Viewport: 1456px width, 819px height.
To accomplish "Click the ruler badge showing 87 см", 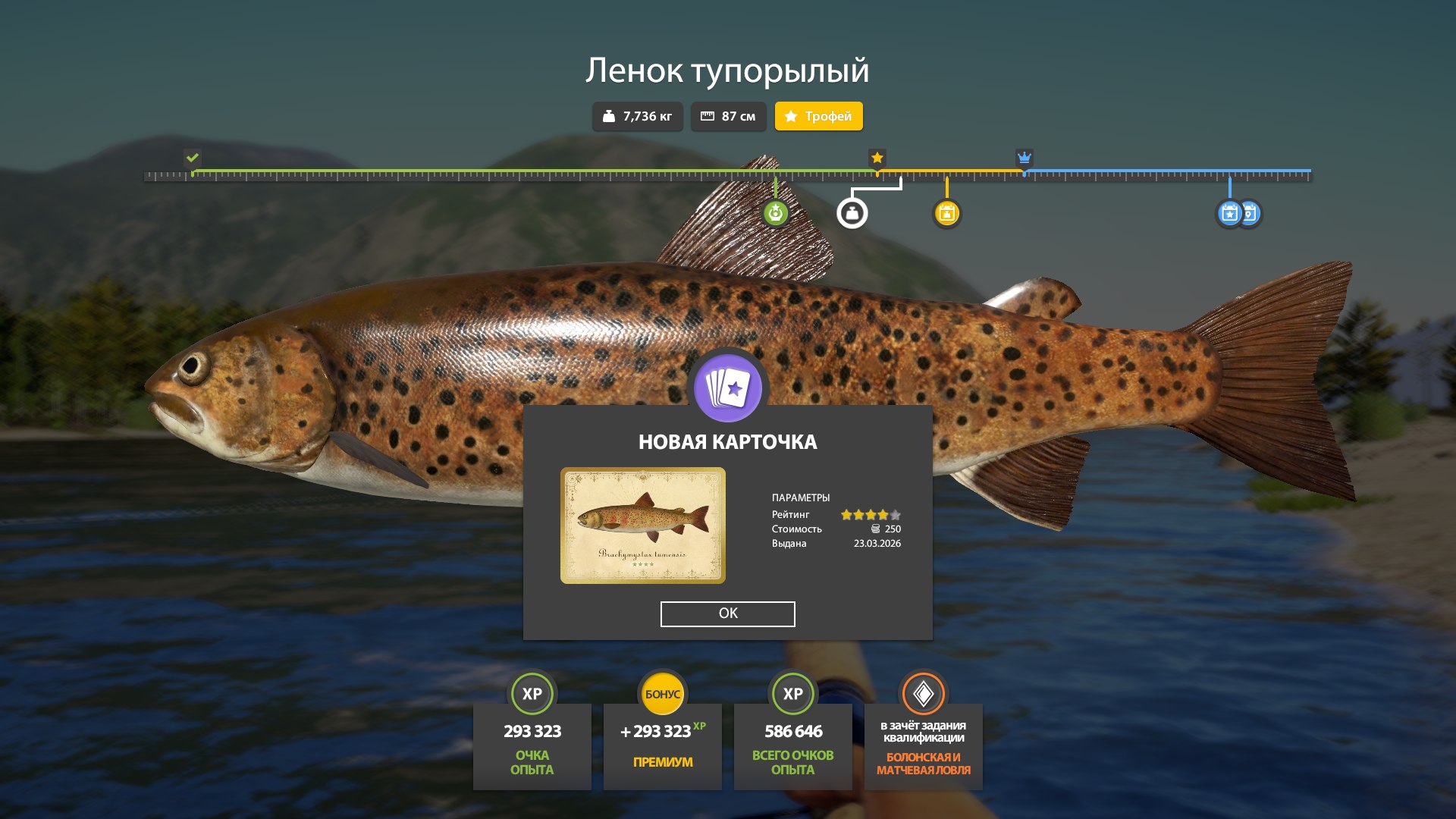I will click(x=728, y=116).
